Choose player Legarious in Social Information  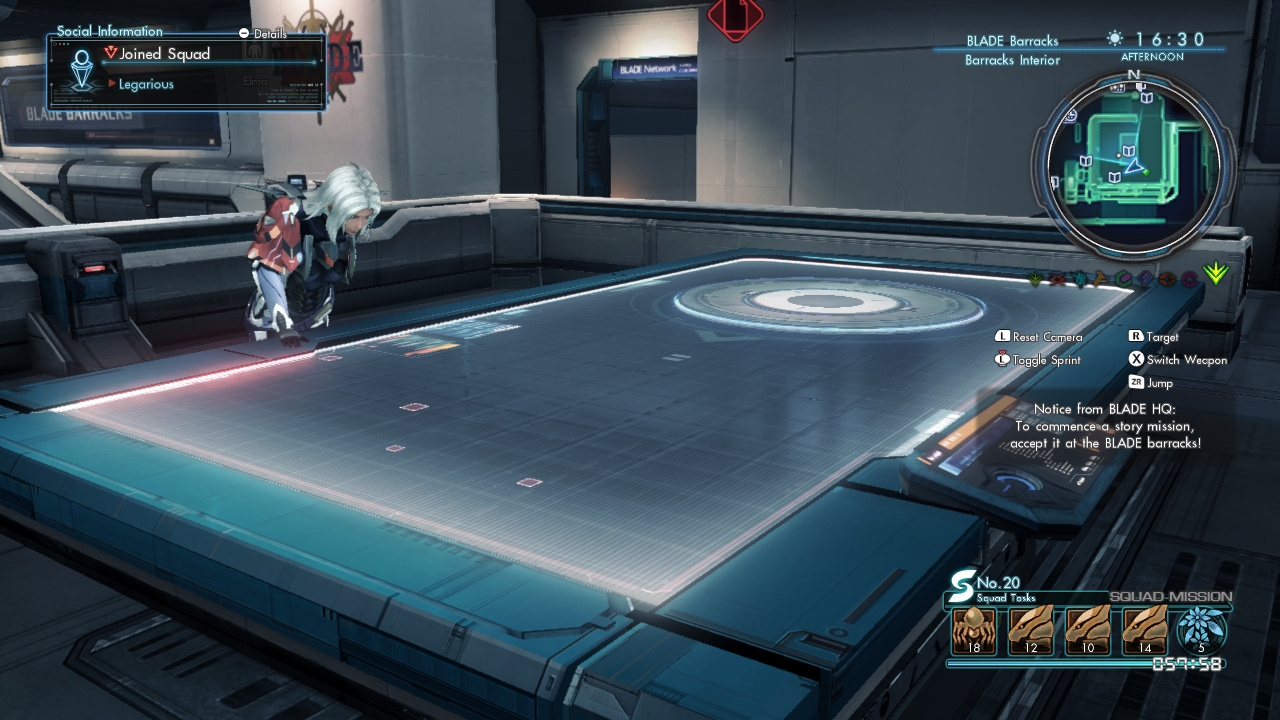(x=146, y=84)
